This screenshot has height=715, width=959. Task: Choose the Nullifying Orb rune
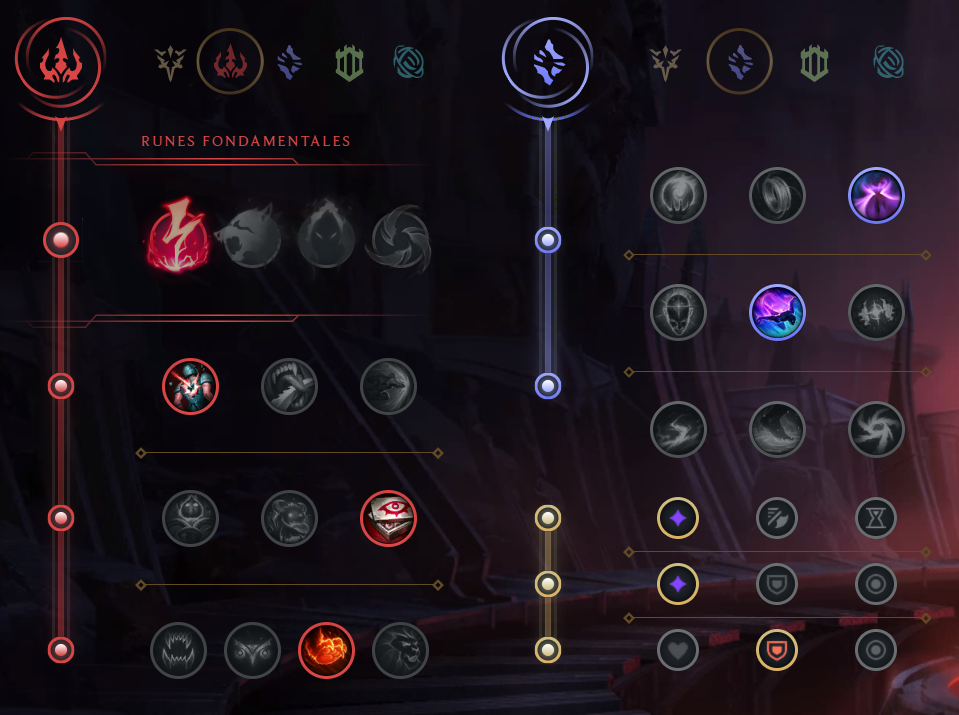678,195
